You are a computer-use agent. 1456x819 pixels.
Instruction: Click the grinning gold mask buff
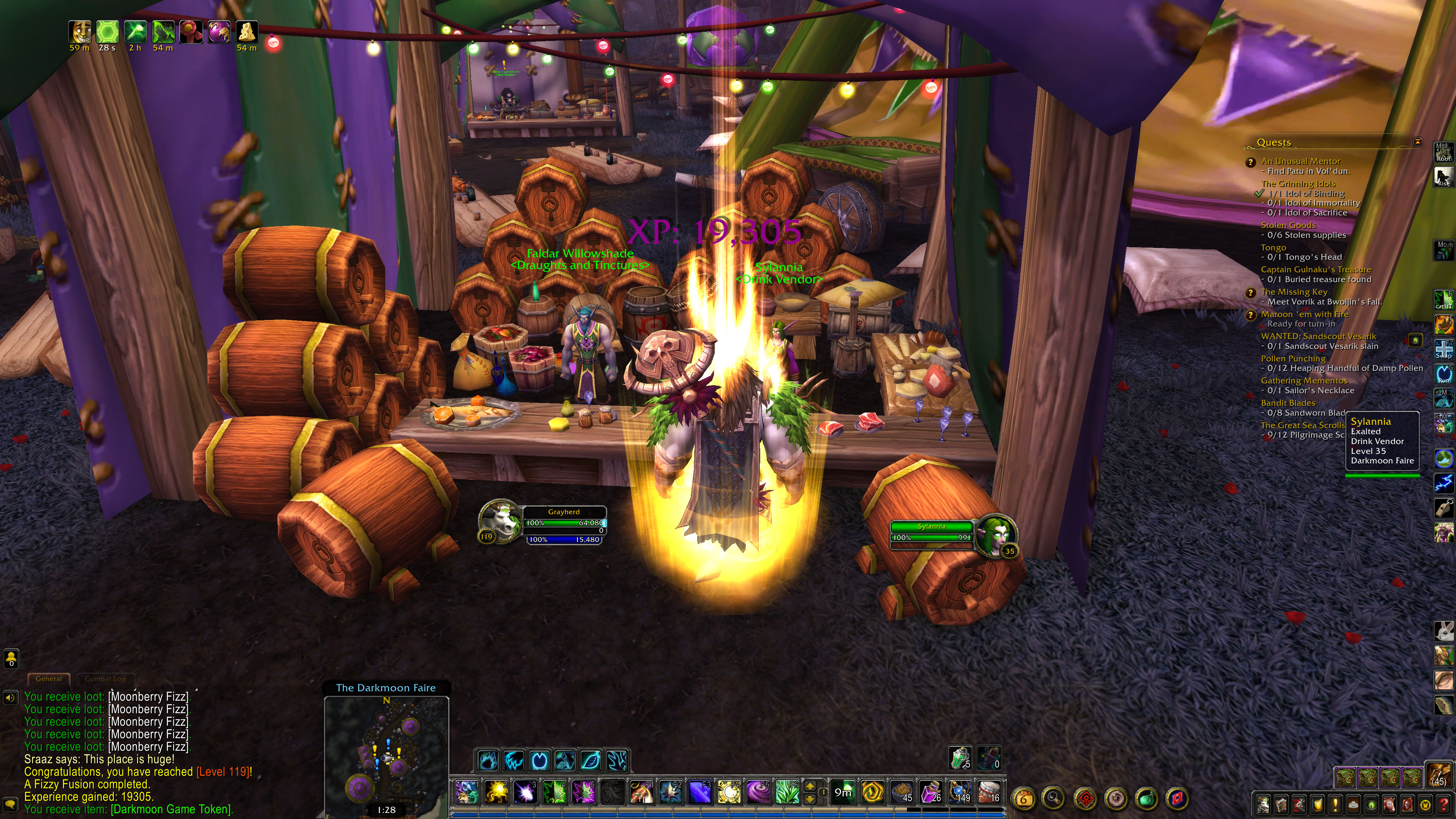[x=80, y=31]
